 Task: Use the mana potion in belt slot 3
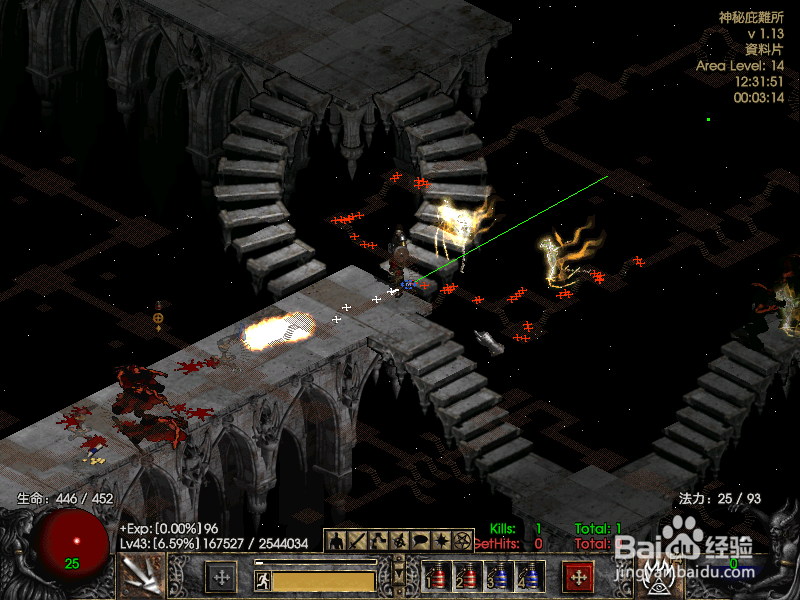coord(497,578)
